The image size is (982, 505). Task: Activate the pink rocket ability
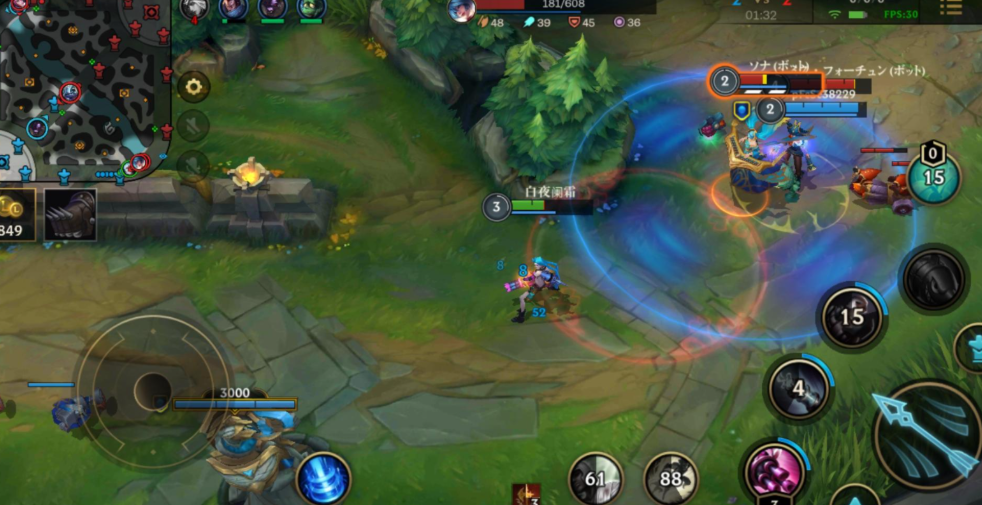(x=774, y=472)
